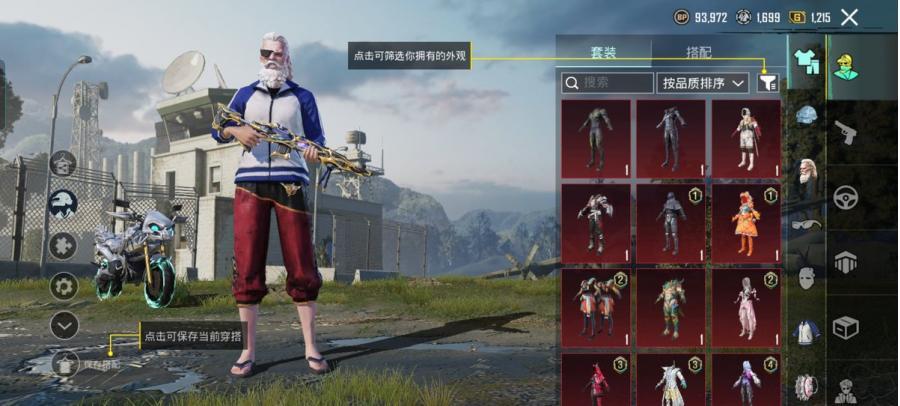
Task: Toggle the owned-items filter funnel icon
Action: (767, 83)
